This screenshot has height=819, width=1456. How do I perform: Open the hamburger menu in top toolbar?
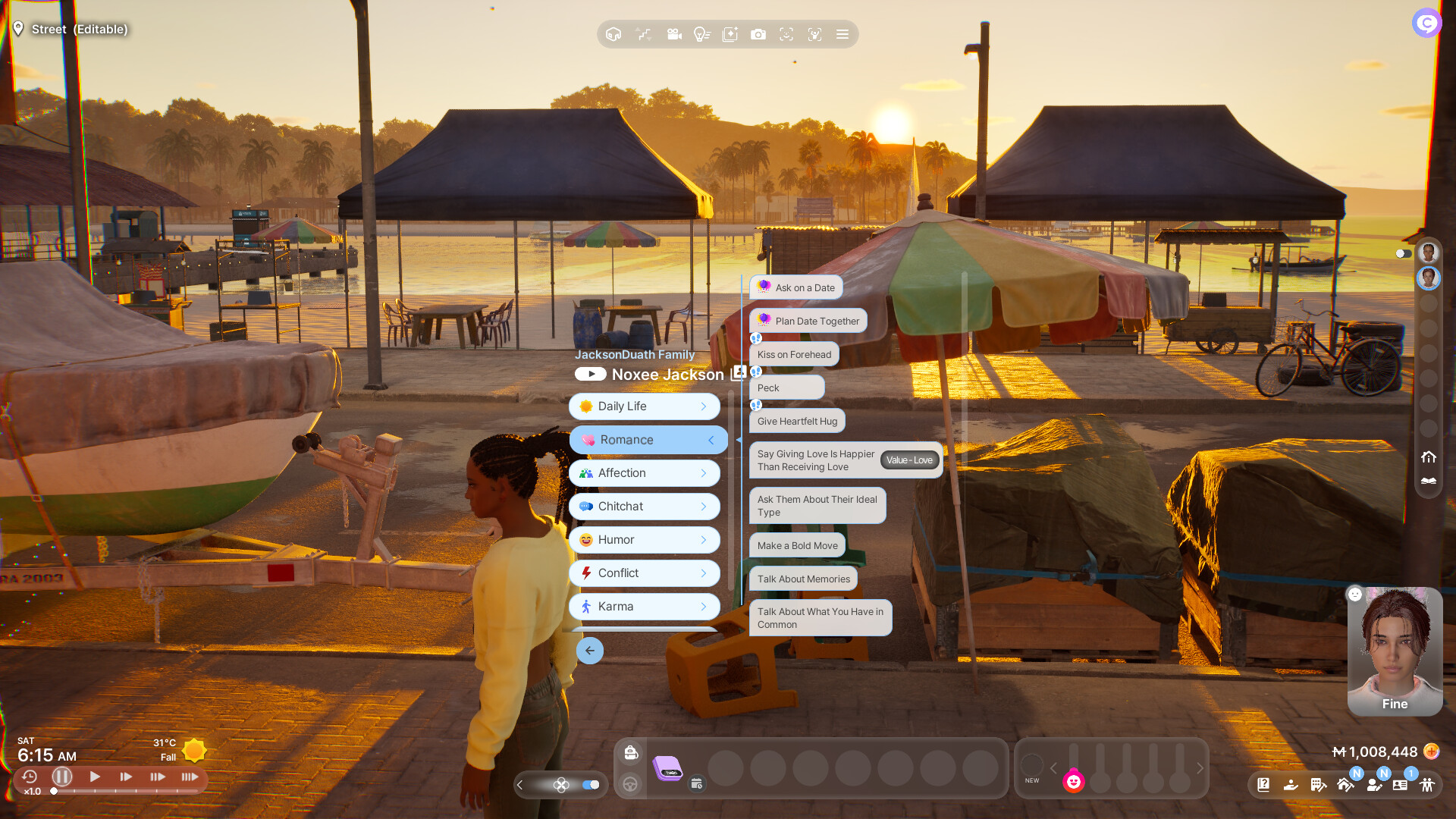coord(843,34)
